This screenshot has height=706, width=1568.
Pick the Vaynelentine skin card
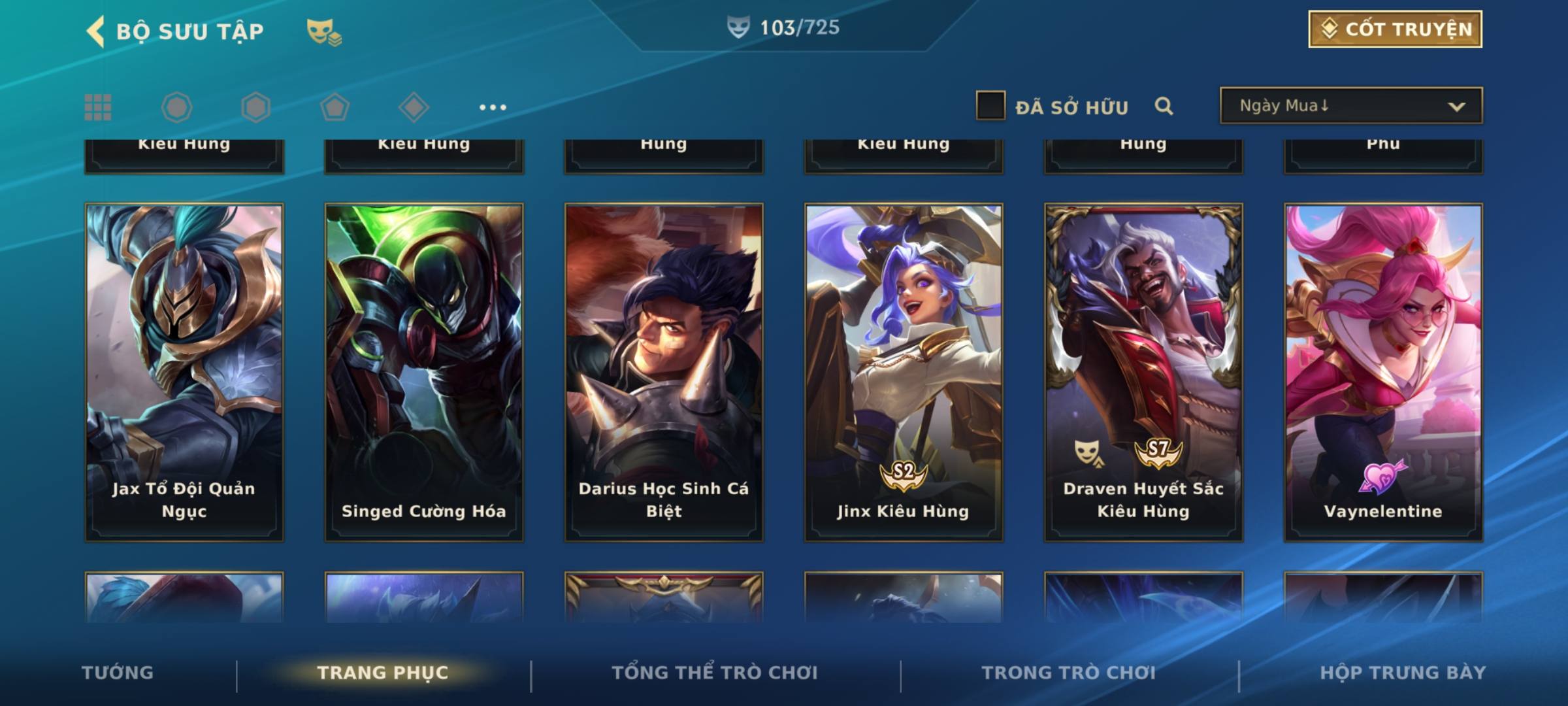(x=1383, y=372)
